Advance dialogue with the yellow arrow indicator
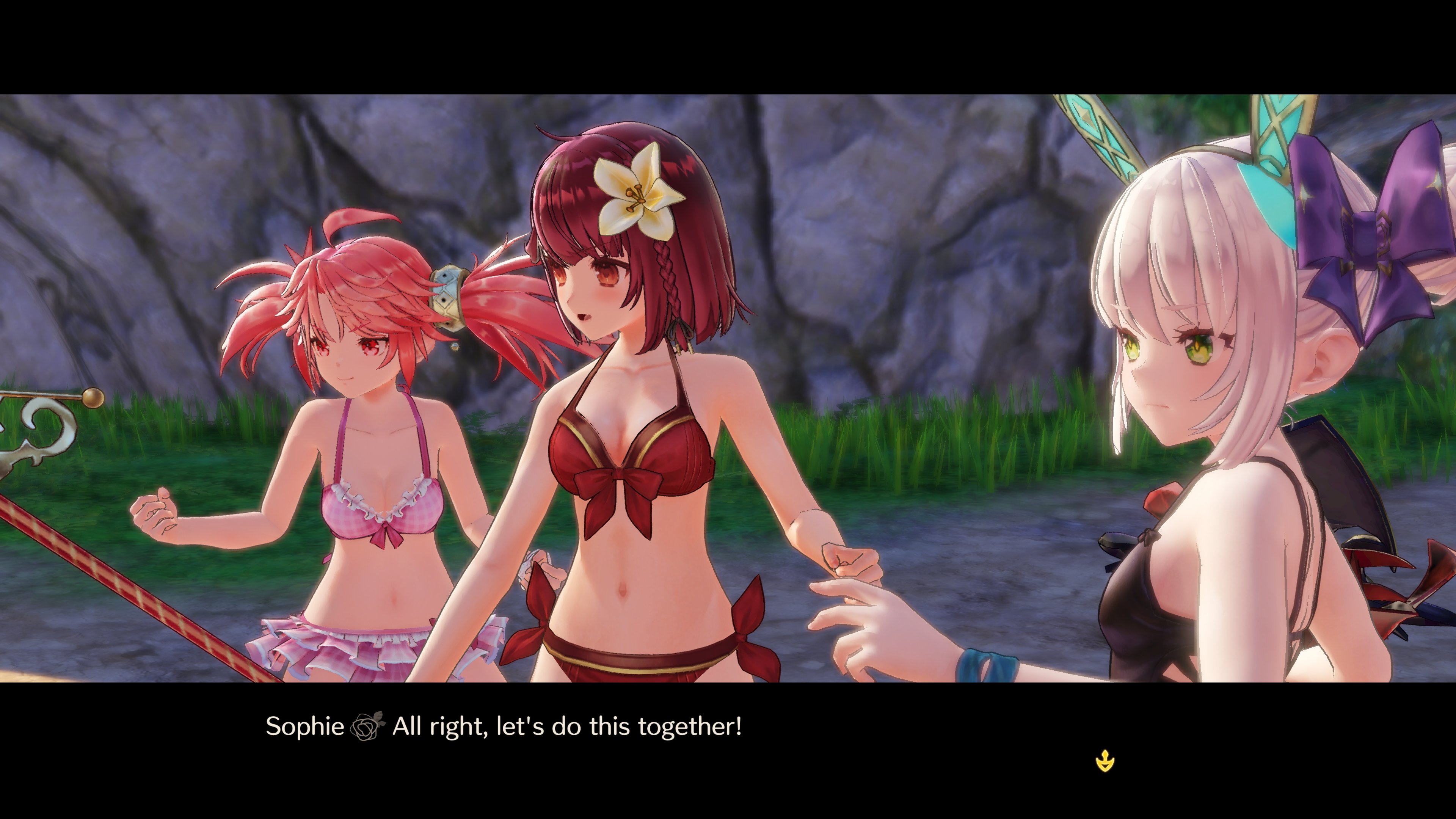The height and width of the screenshot is (819, 1456). pos(1105,761)
